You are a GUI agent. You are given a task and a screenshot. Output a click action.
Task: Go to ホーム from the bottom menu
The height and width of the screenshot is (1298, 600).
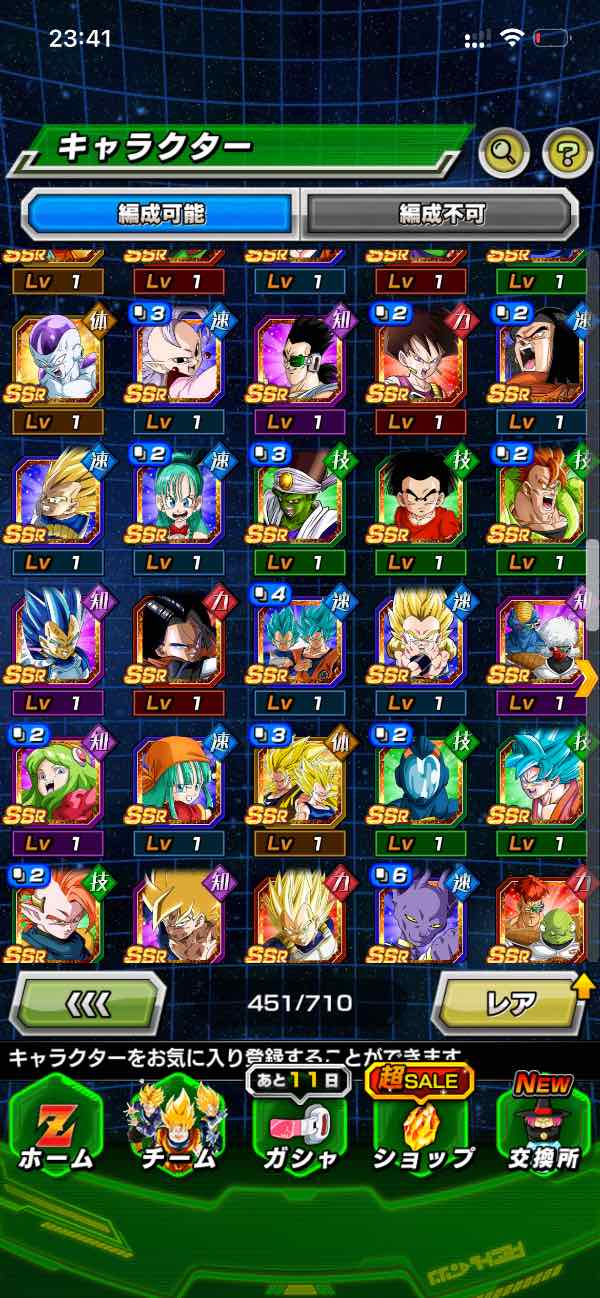point(56,1125)
